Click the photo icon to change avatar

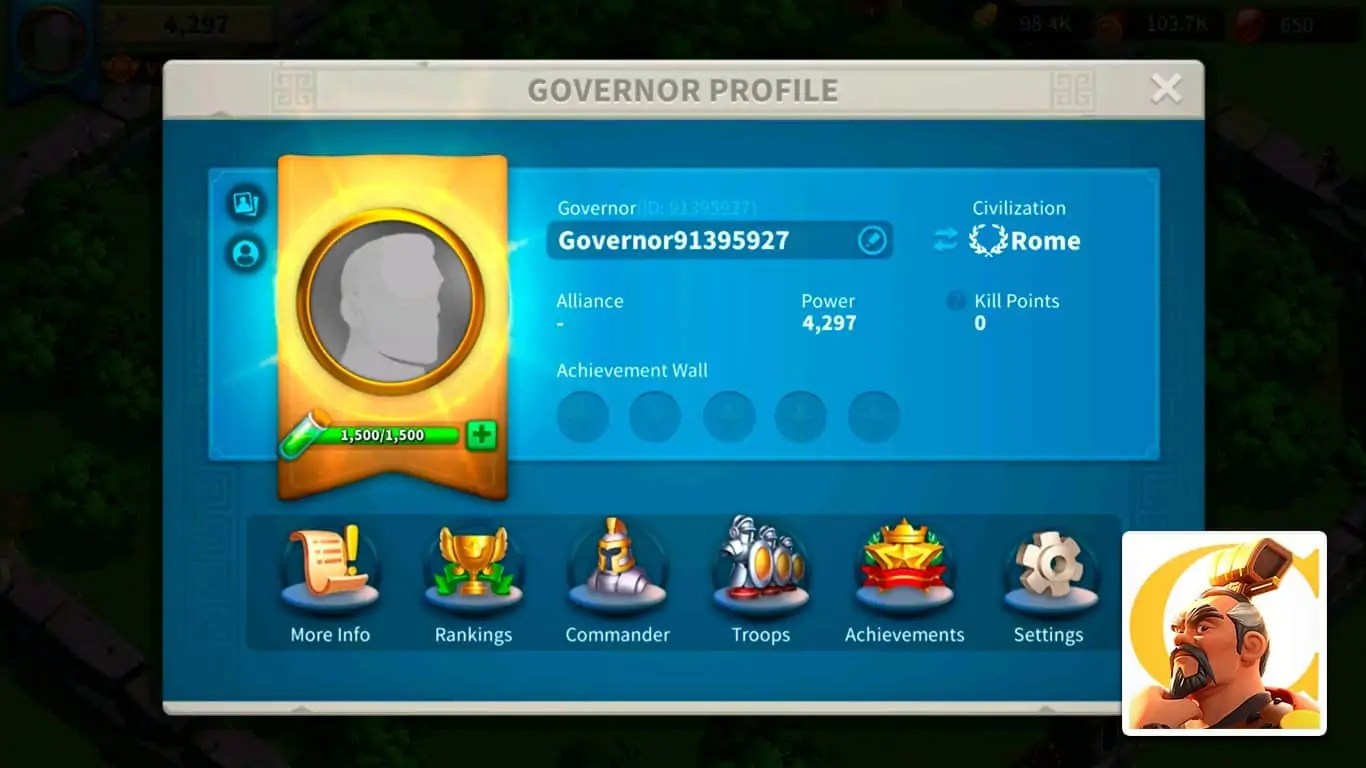pos(246,204)
